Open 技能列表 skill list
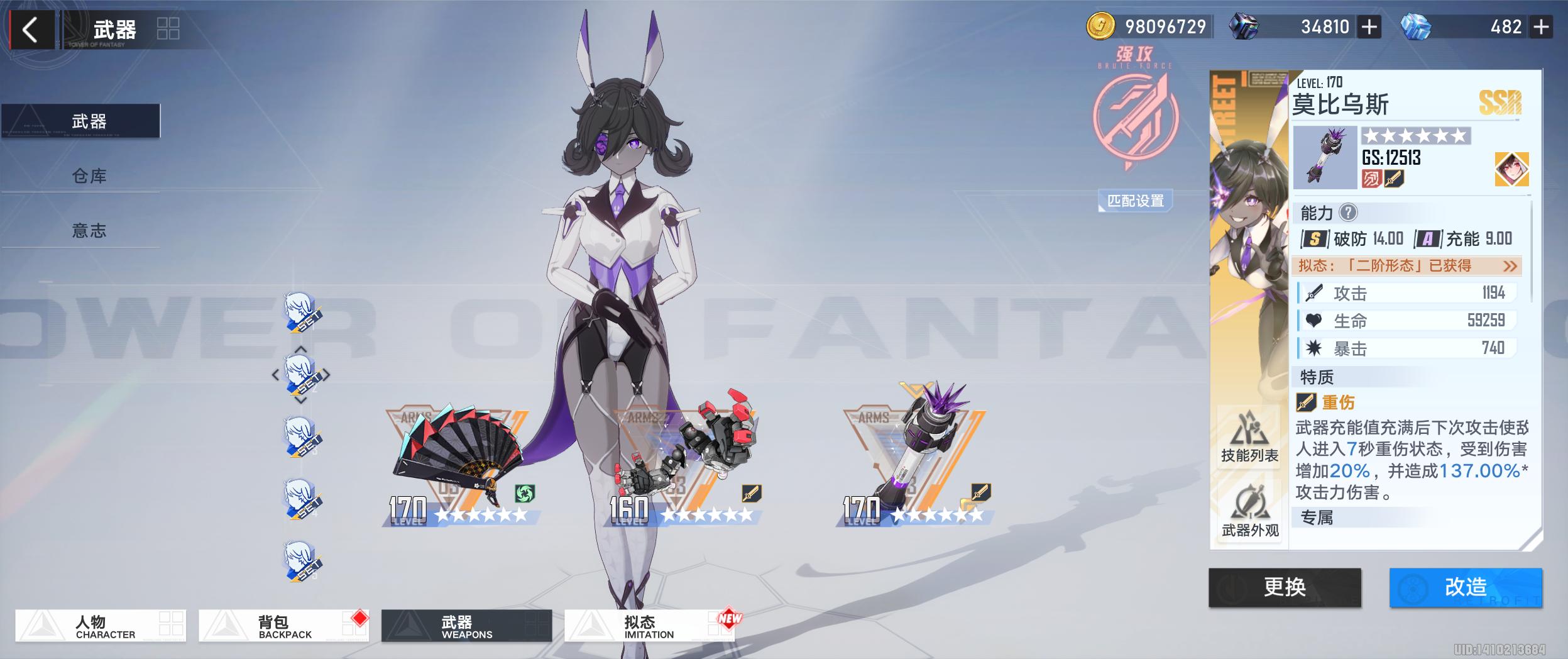1568x659 pixels. [x=1249, y=436]
